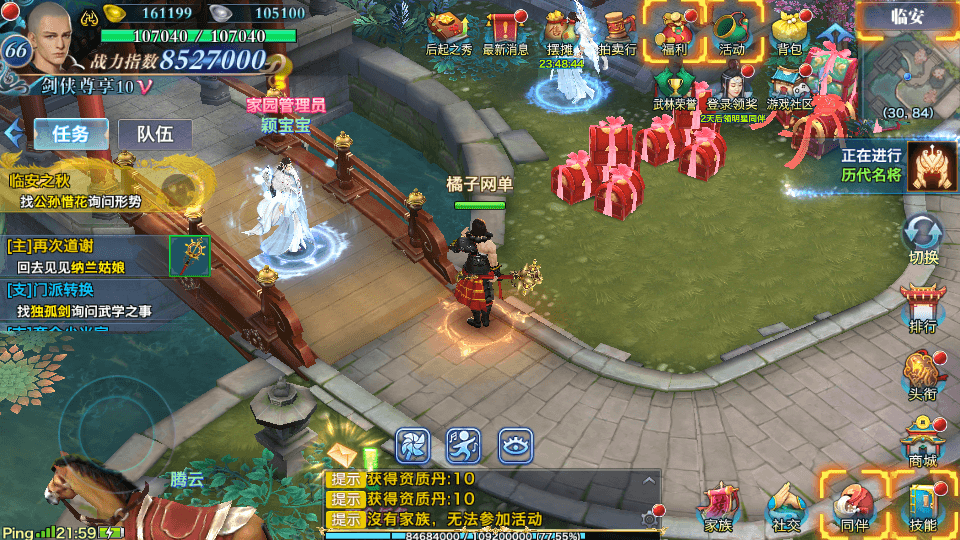Claim the 登录领奖 login reward
Screen dimensions: 960x540
[x=731, y=88]
